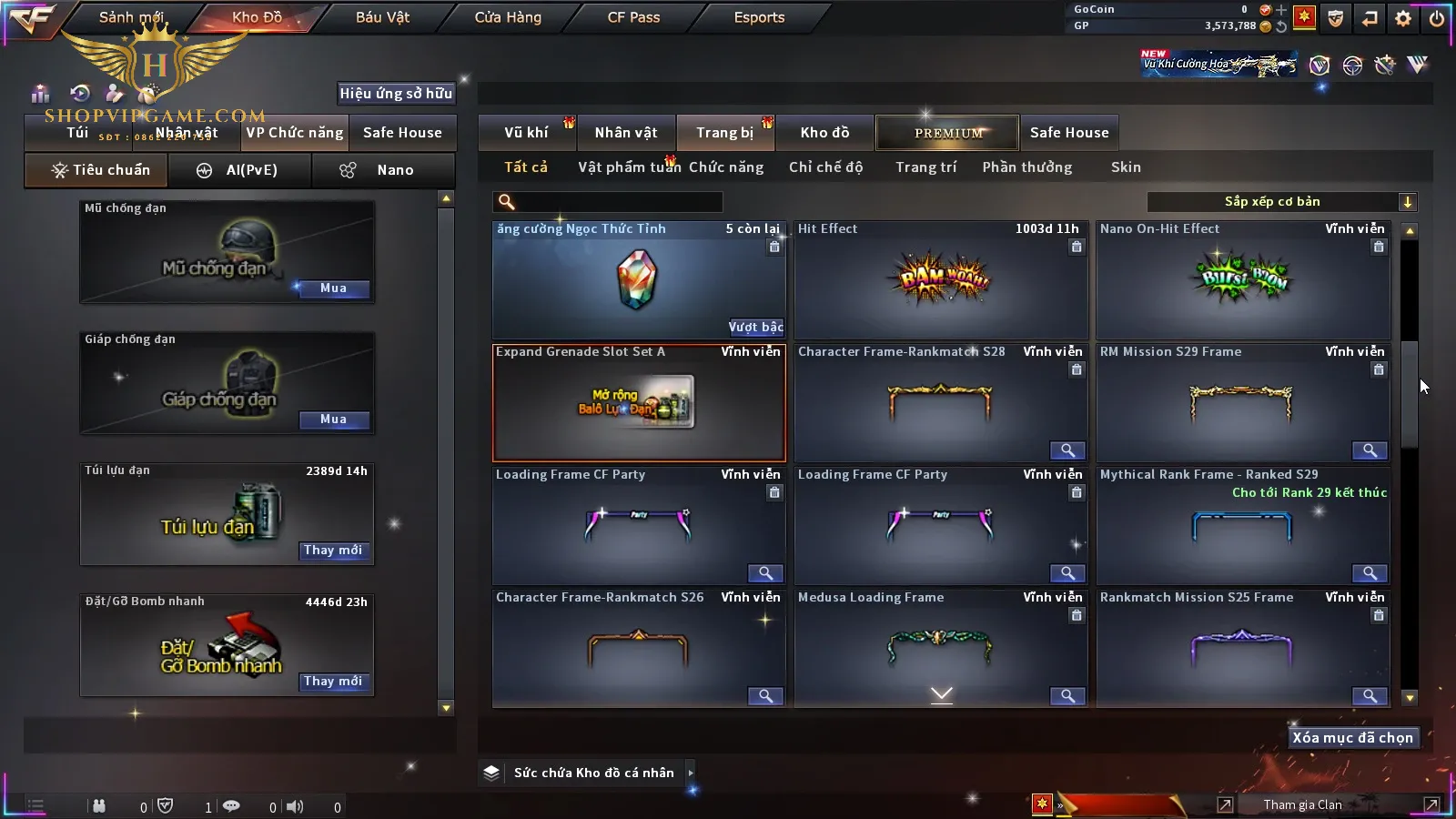
Task: Select the PREMIUM inventory tab
Action: click(x=948, y=133)
